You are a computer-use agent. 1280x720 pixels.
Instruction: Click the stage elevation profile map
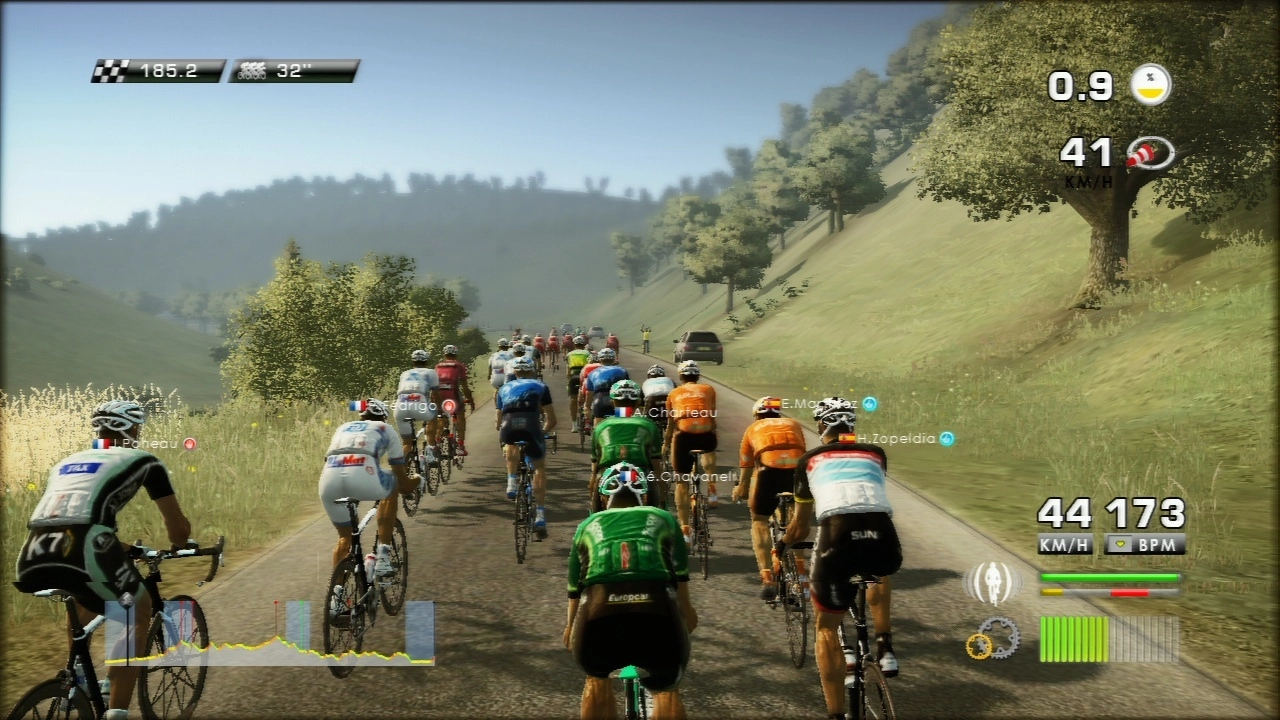point(270,633)
